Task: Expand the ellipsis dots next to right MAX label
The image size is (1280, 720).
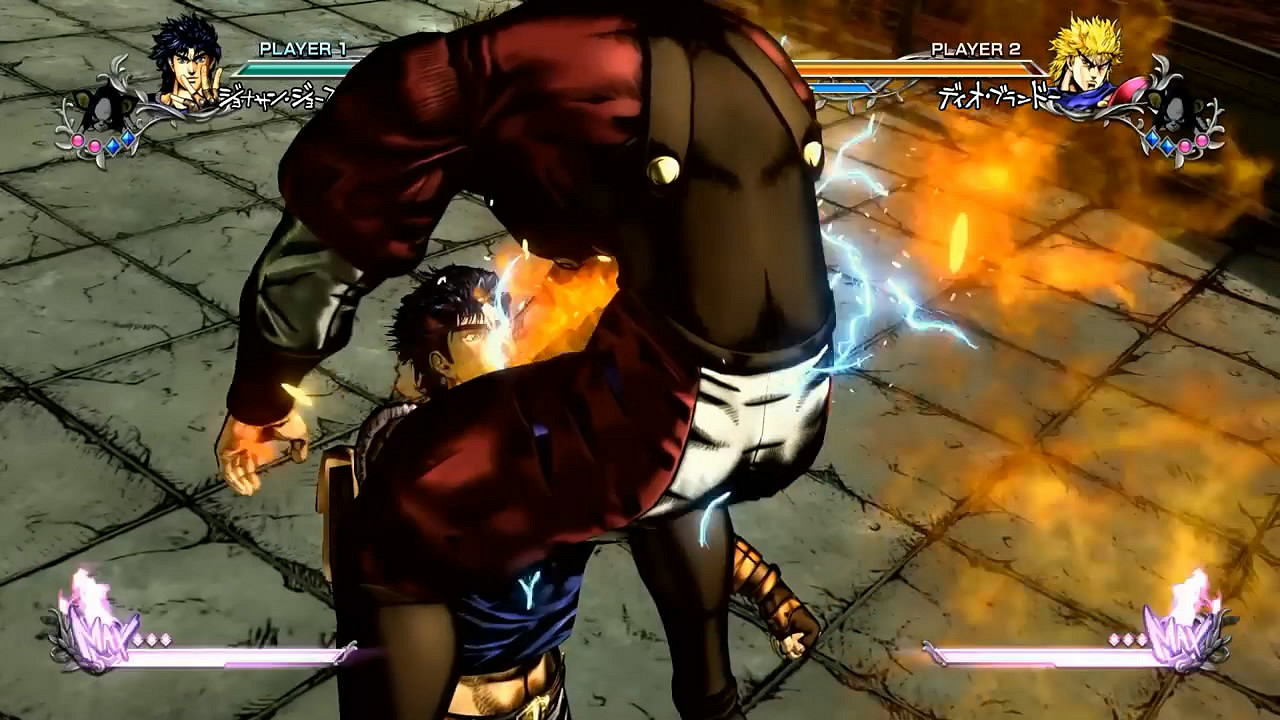Action: click(x=1127, y=640)
